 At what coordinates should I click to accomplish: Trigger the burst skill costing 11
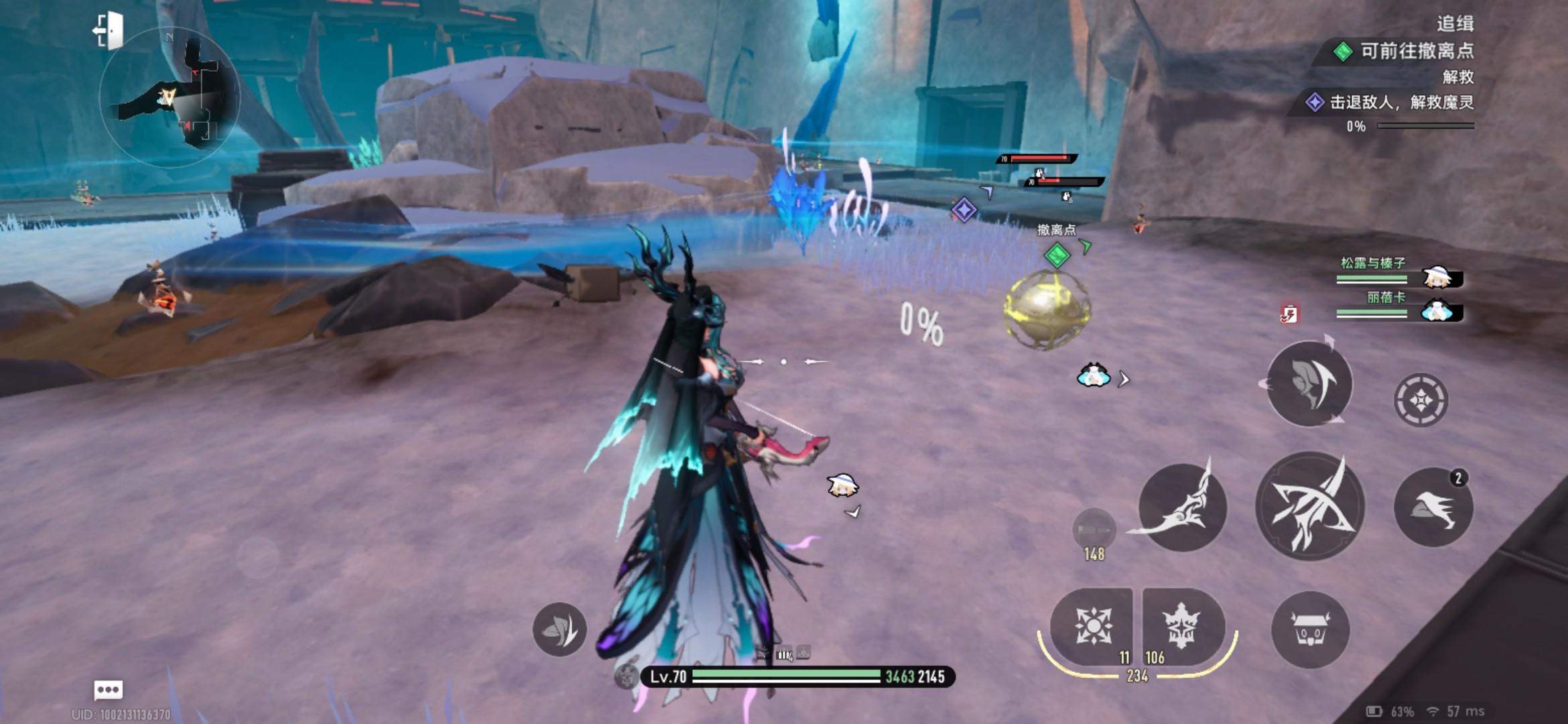point(1092,627)
